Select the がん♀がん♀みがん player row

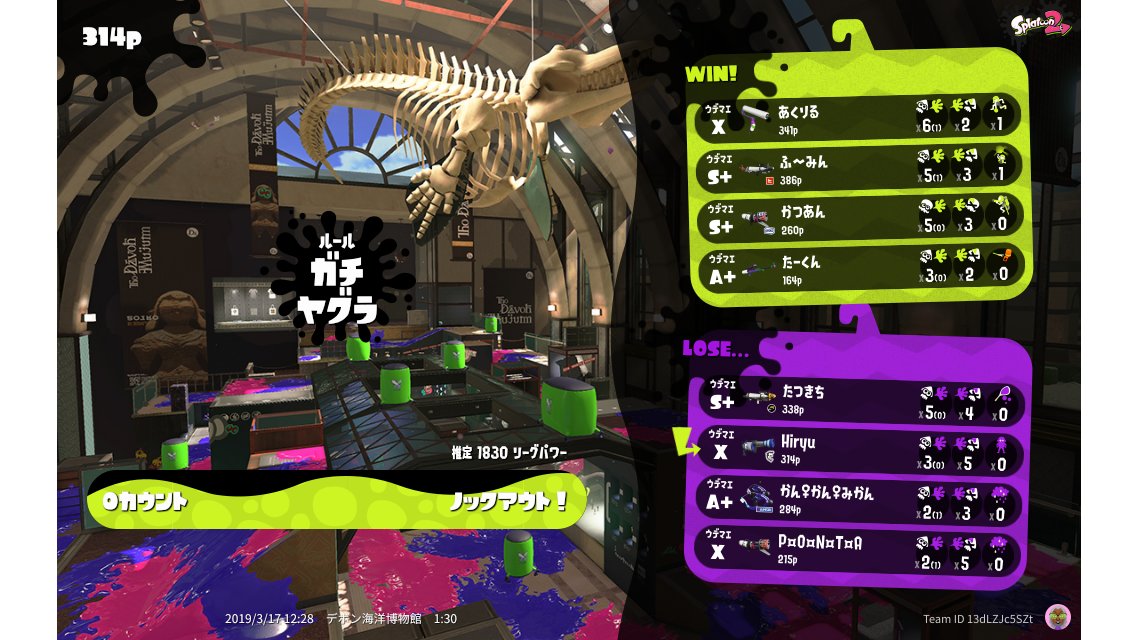(858, 500)
